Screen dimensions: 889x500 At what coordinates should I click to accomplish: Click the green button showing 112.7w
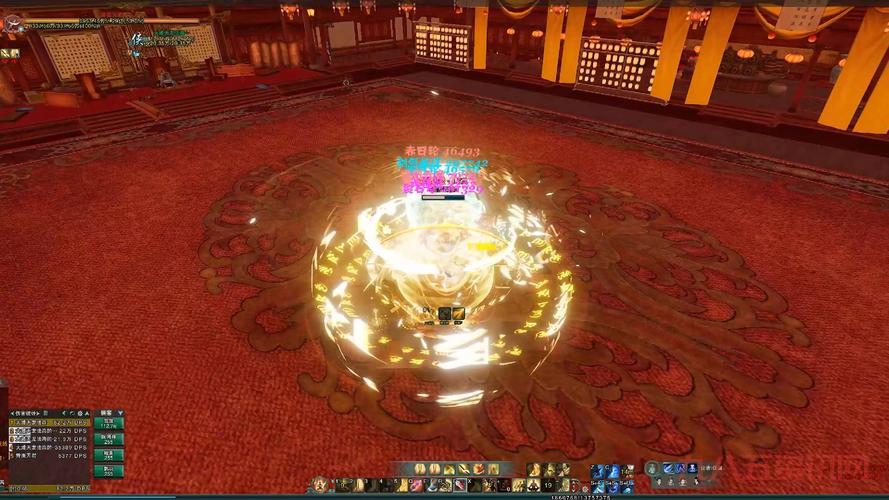108,424
